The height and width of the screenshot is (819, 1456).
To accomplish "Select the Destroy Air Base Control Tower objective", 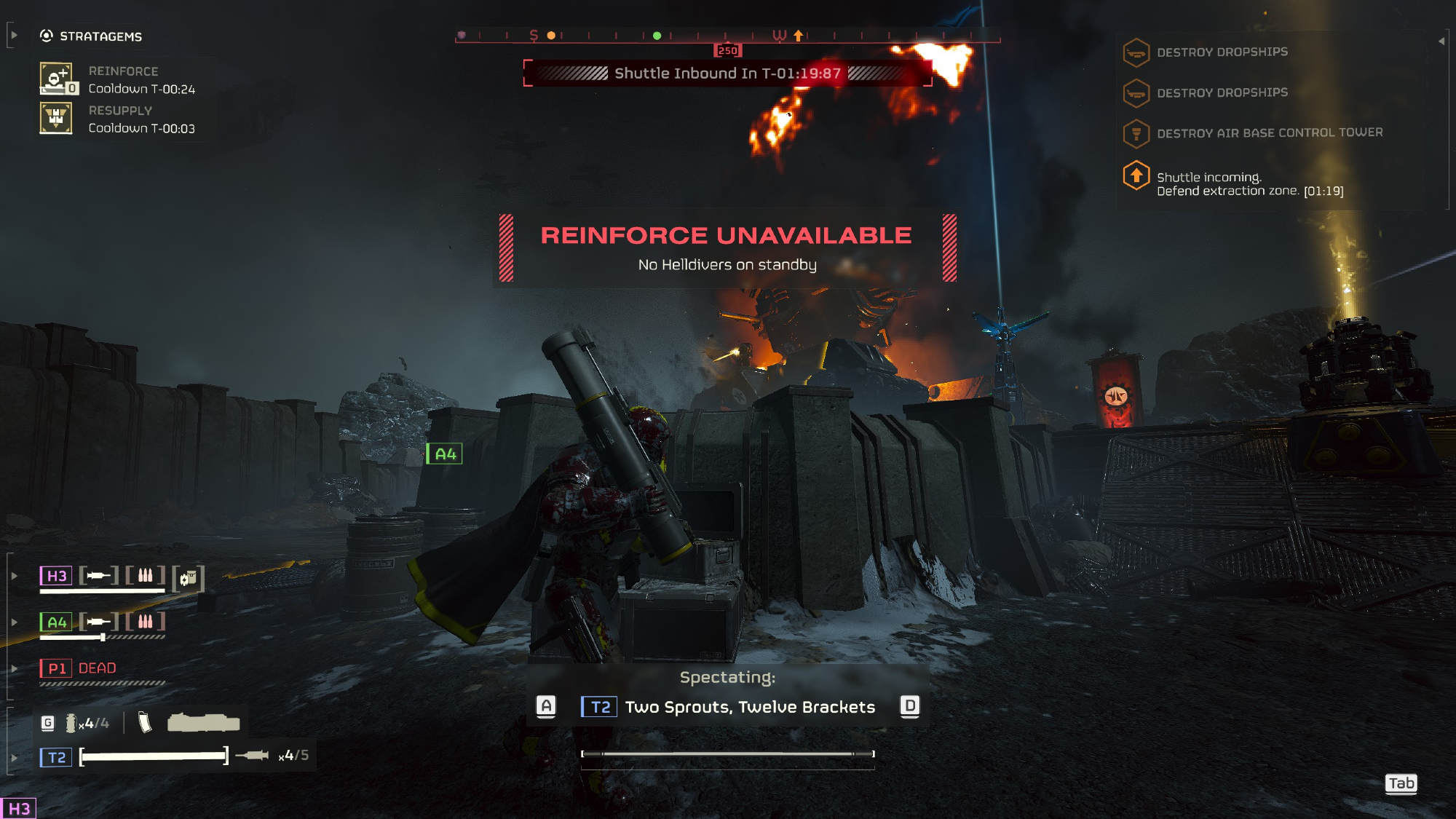I will coord(1269,133).
